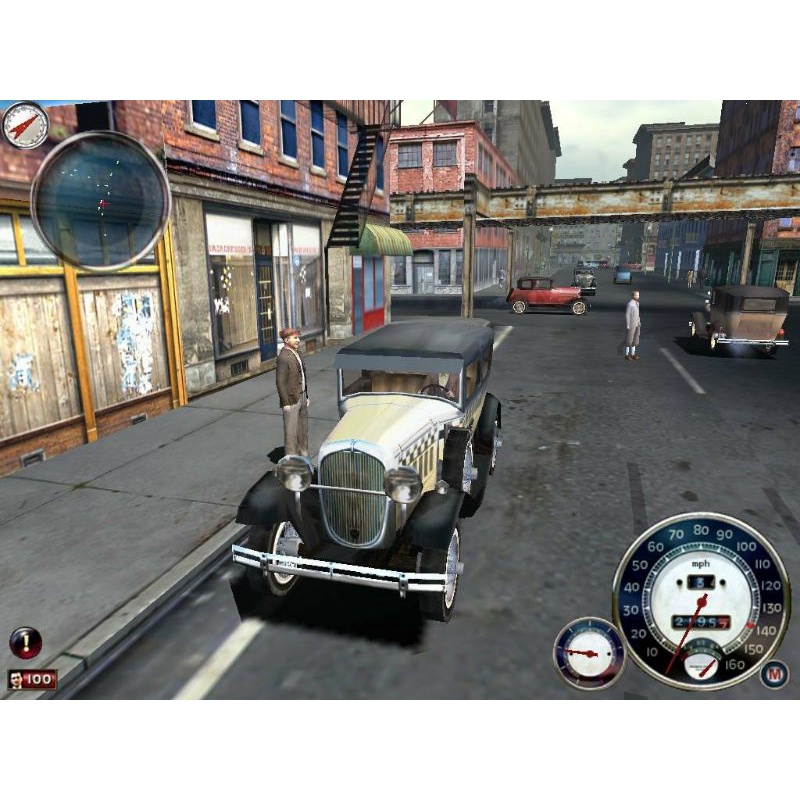Select the compass icon above the radar
Screen dimensions: 800x800
click(x=25, y=125)
